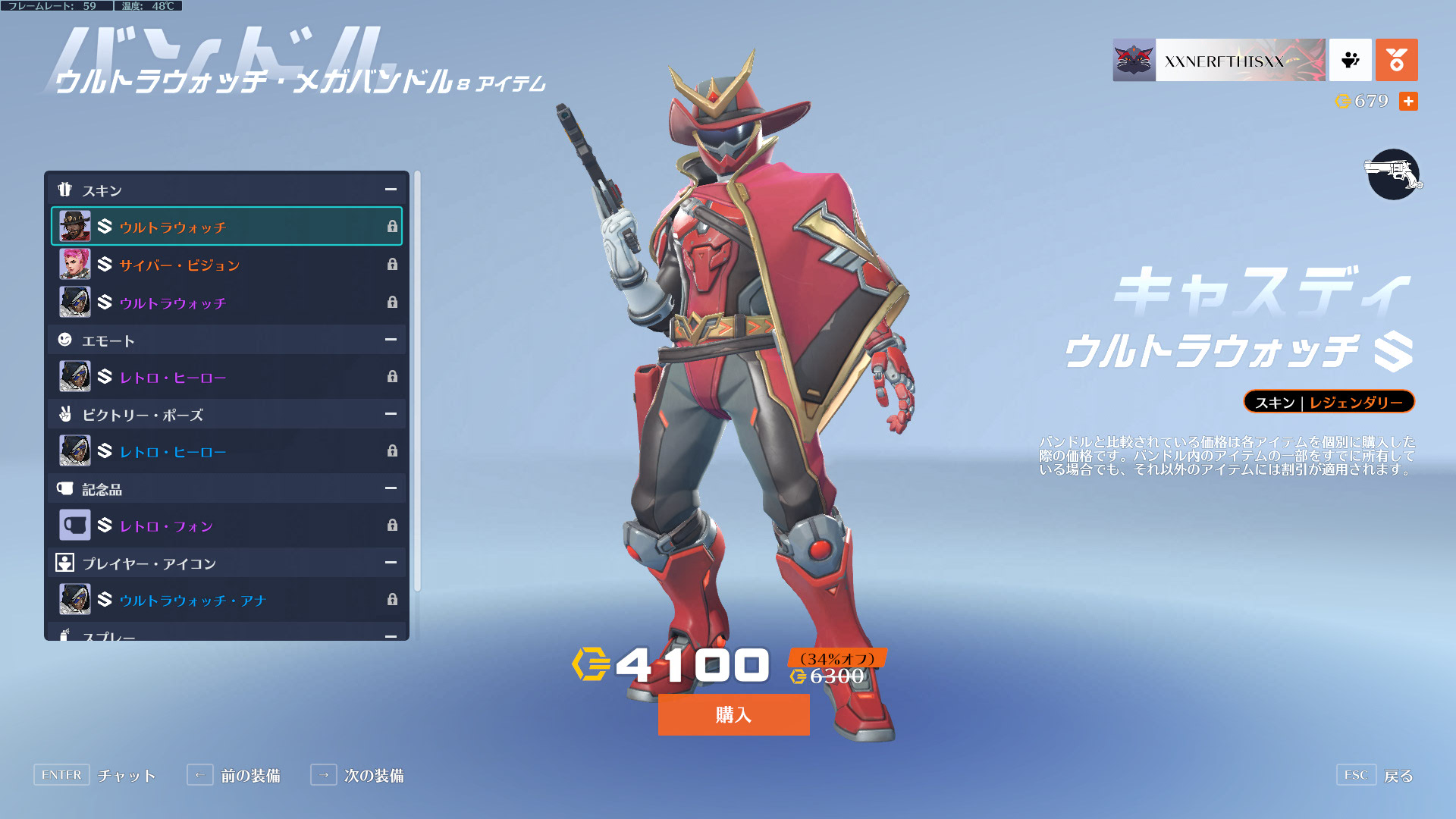The image size is (1456, 819).
Task: Select the Cassidy ウルトラウォッチ skin row
Action: coord(227,227)
